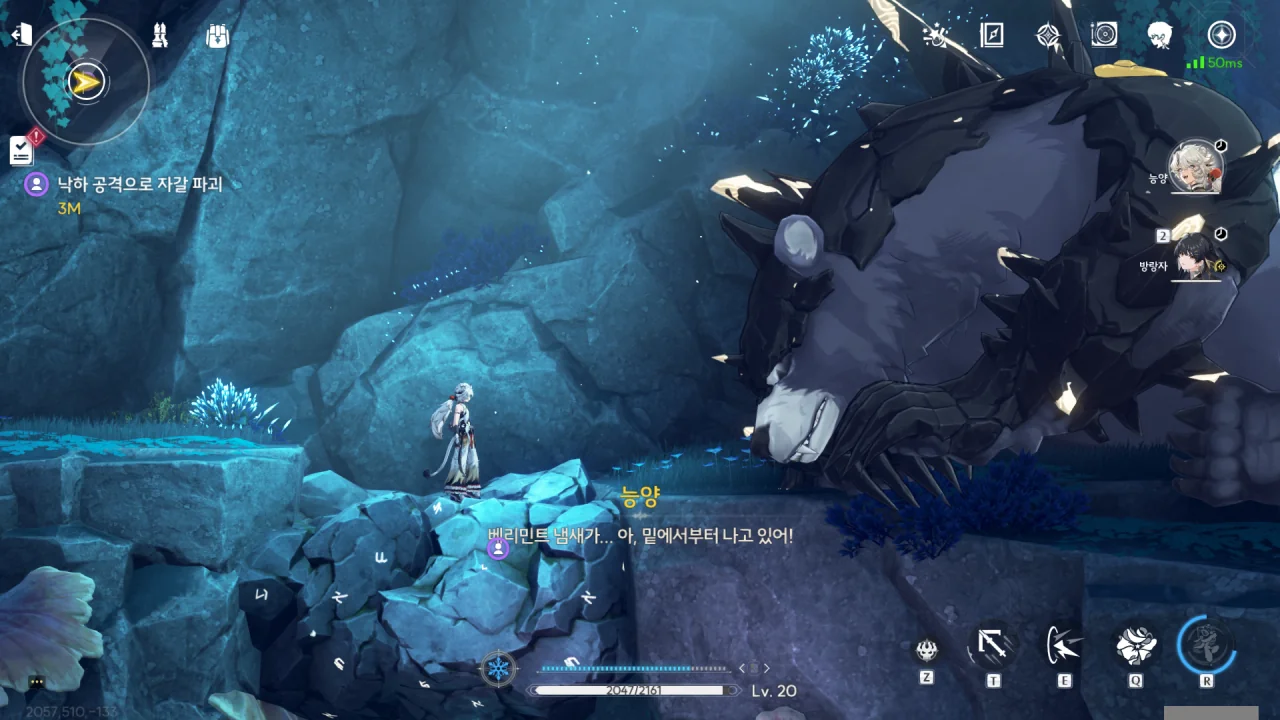Image resolution: width=1280 pixels, height=720 pixels.
Task: Select the tracked quest objective text
Action: 139,184
